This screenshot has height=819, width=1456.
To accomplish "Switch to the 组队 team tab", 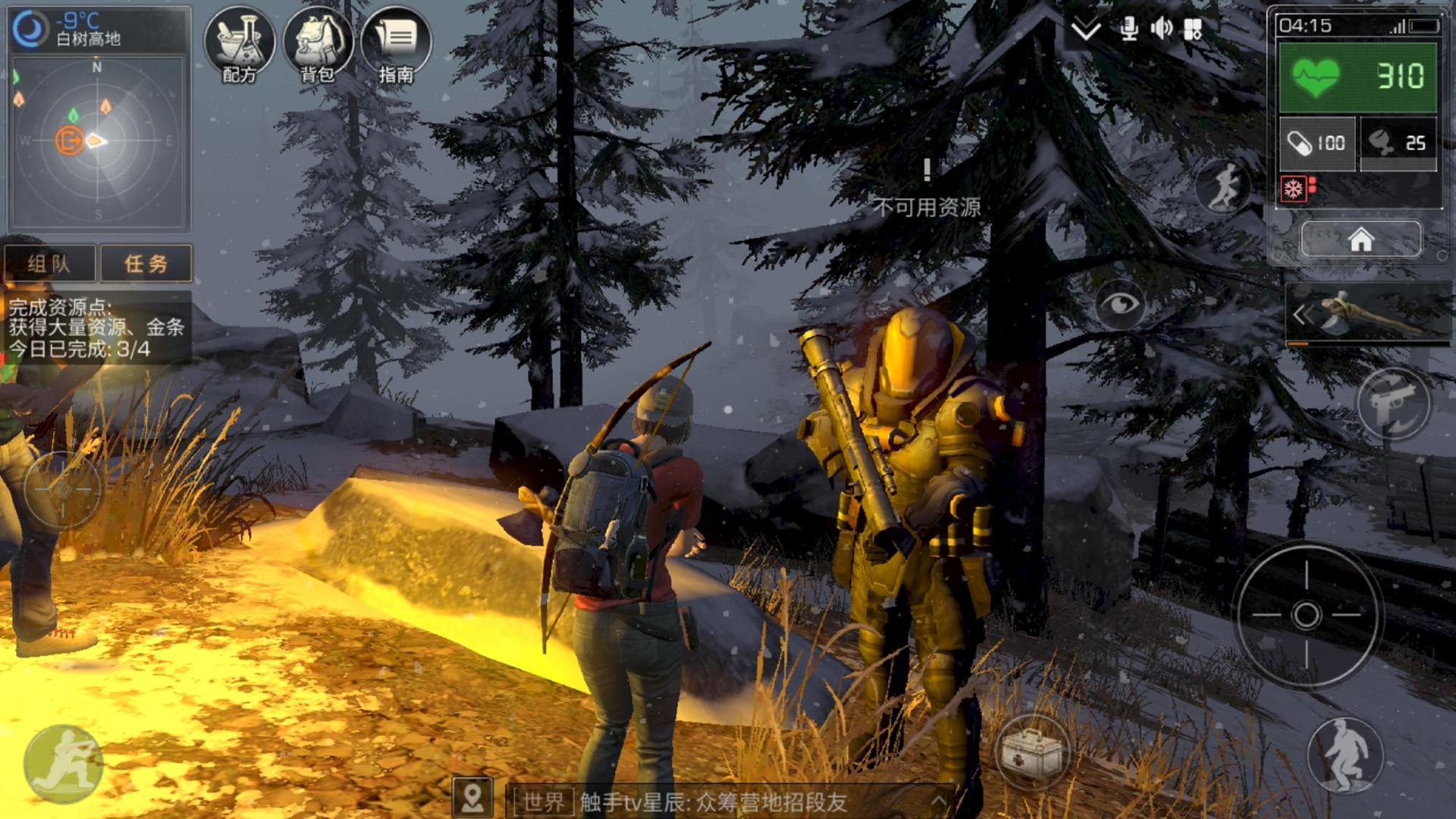I will [50, 263].
